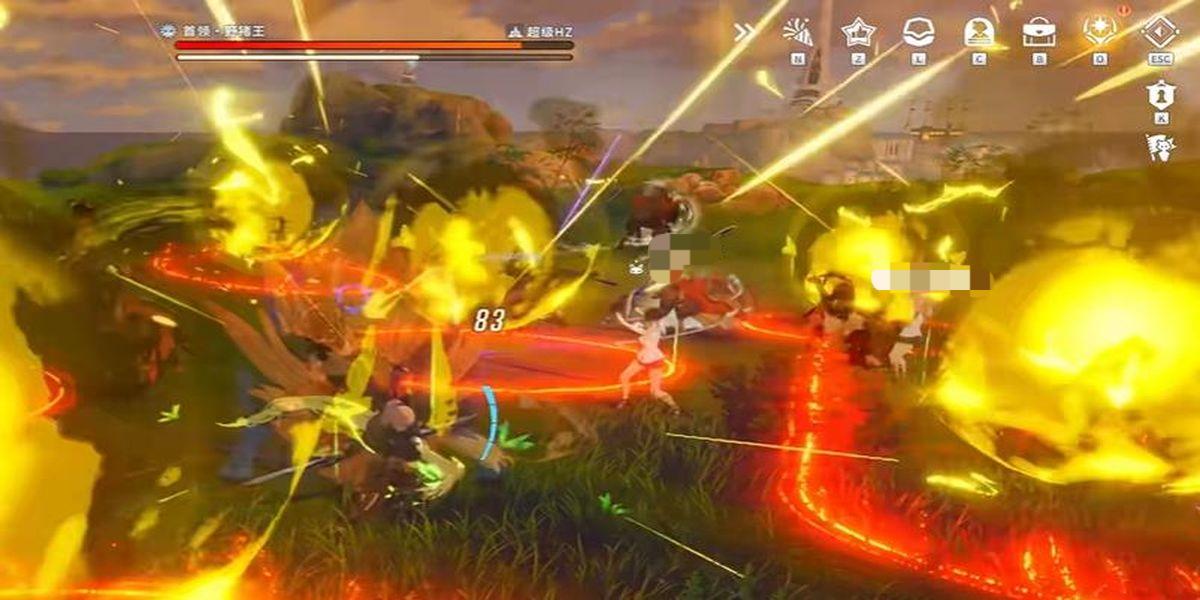Collapse the top icon bar with double arrows
1200x600 pixels.
pos(744,32)
